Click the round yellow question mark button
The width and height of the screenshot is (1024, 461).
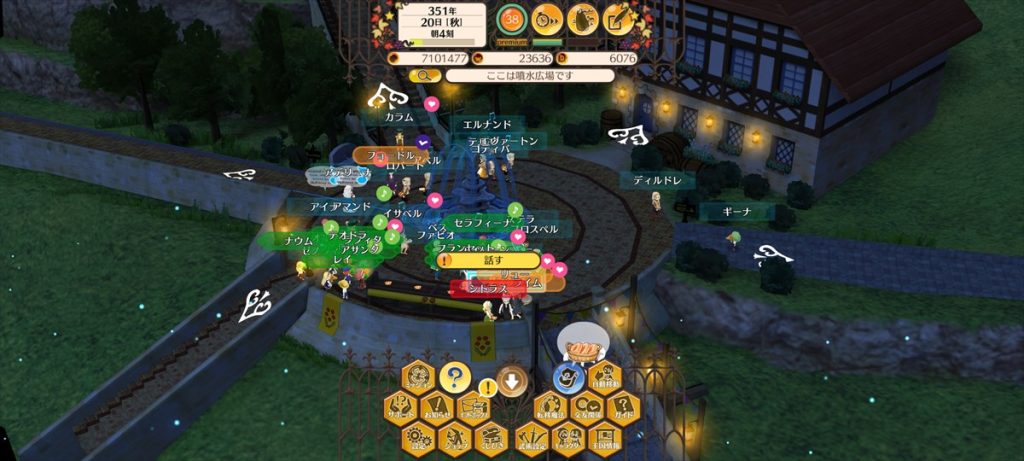point(454,378)
